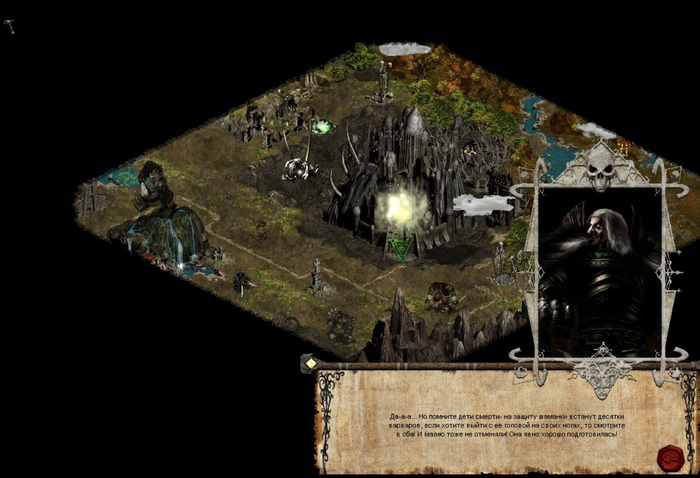The image size is (700, 478).
Task: Click the gold diamond on the parchment corner
Action: click(311, 363)
